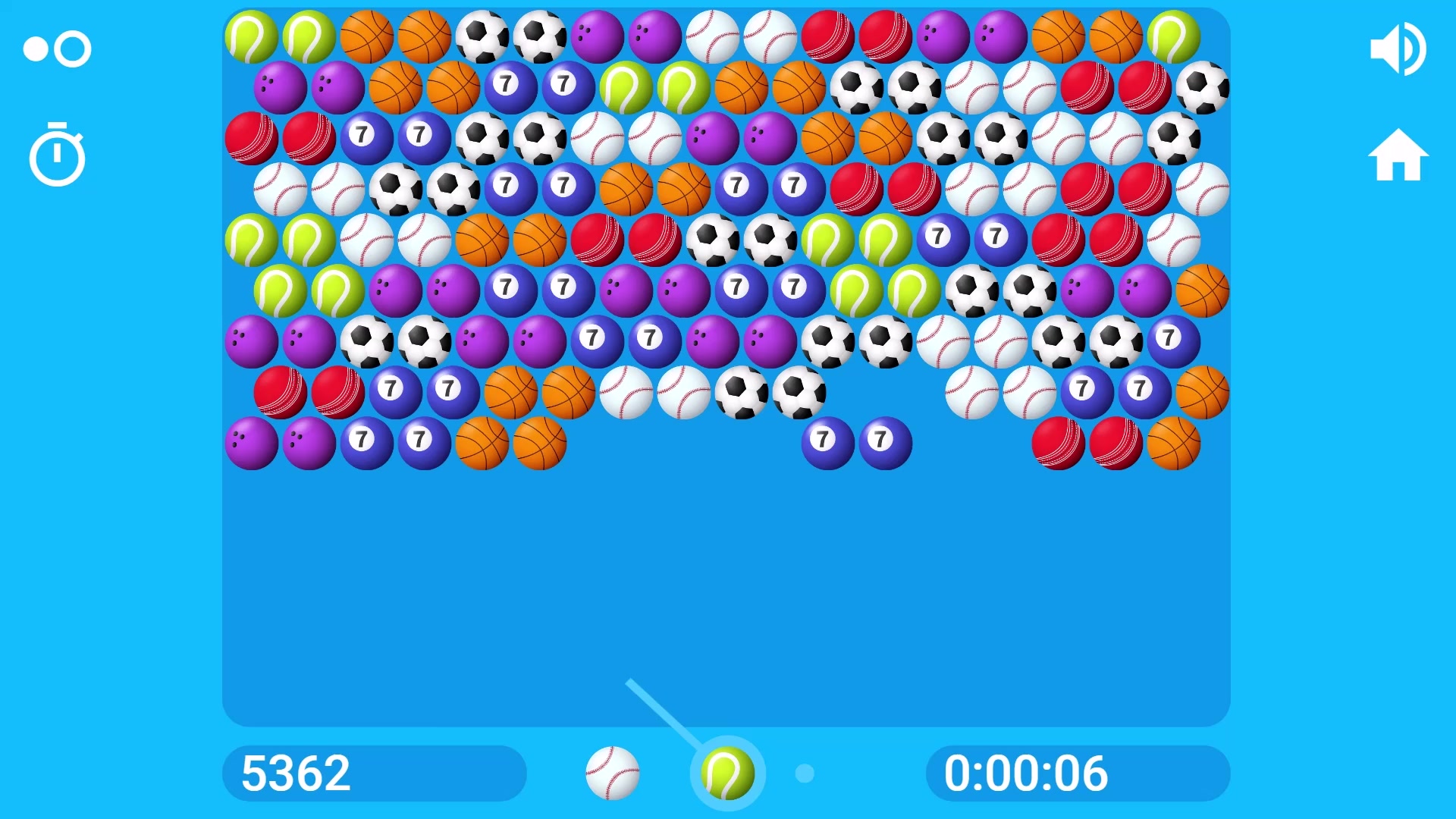Click the home icon to exit

coord(1399,154)
